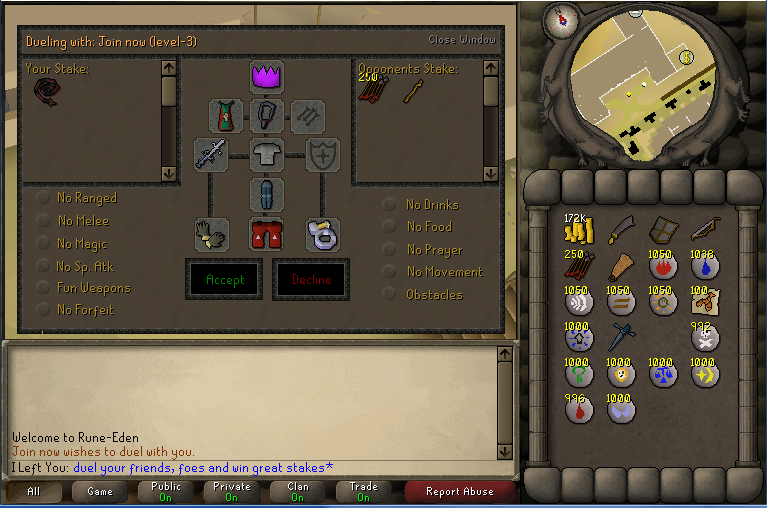Enable the No Forfeit rule
This screenshot has height=508, width=767.
pos(44,310)
